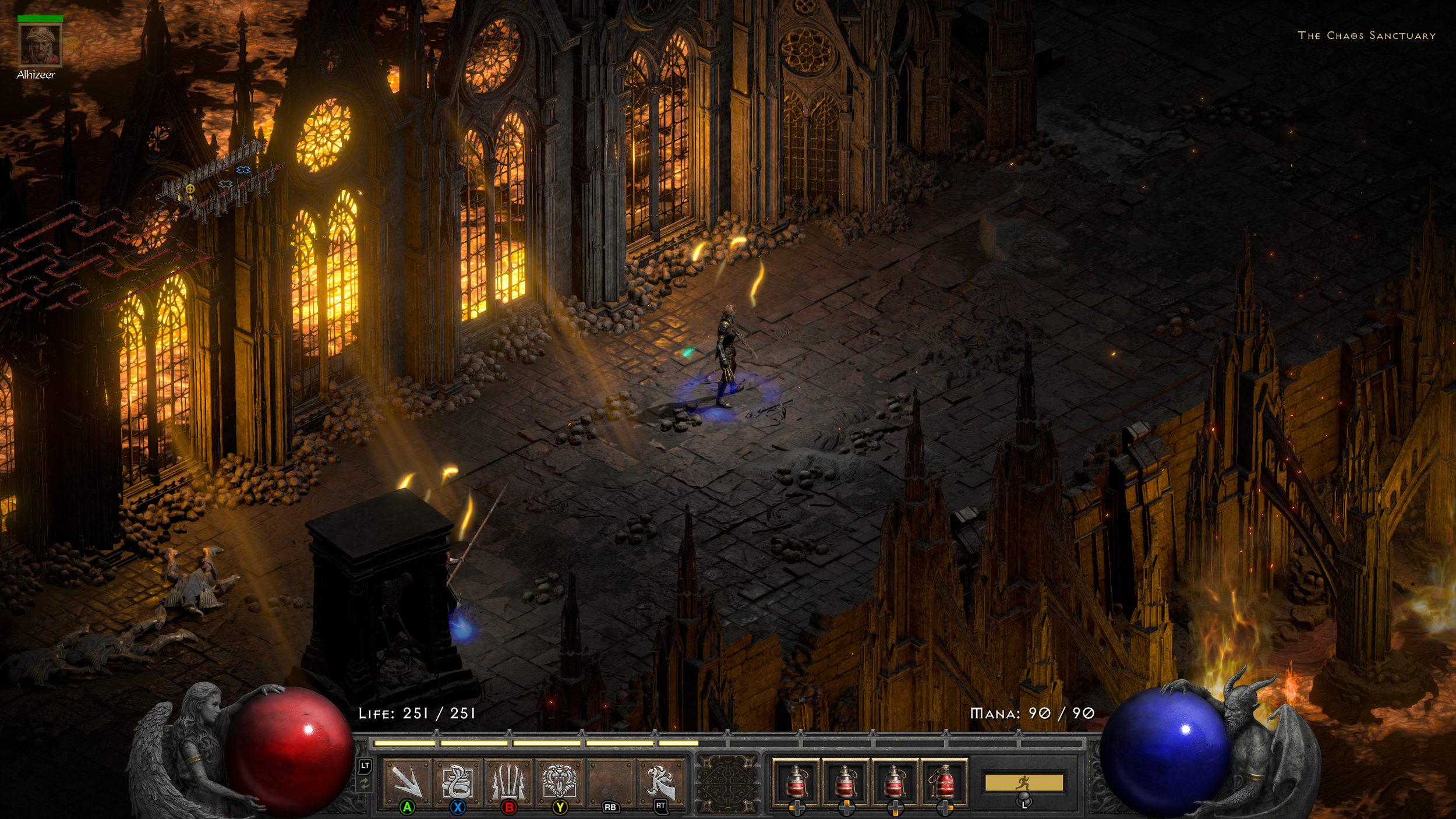This screenshot has width=1456, height=819.
Task: Use the triple blade spikes skill
Action: [508, 781]
